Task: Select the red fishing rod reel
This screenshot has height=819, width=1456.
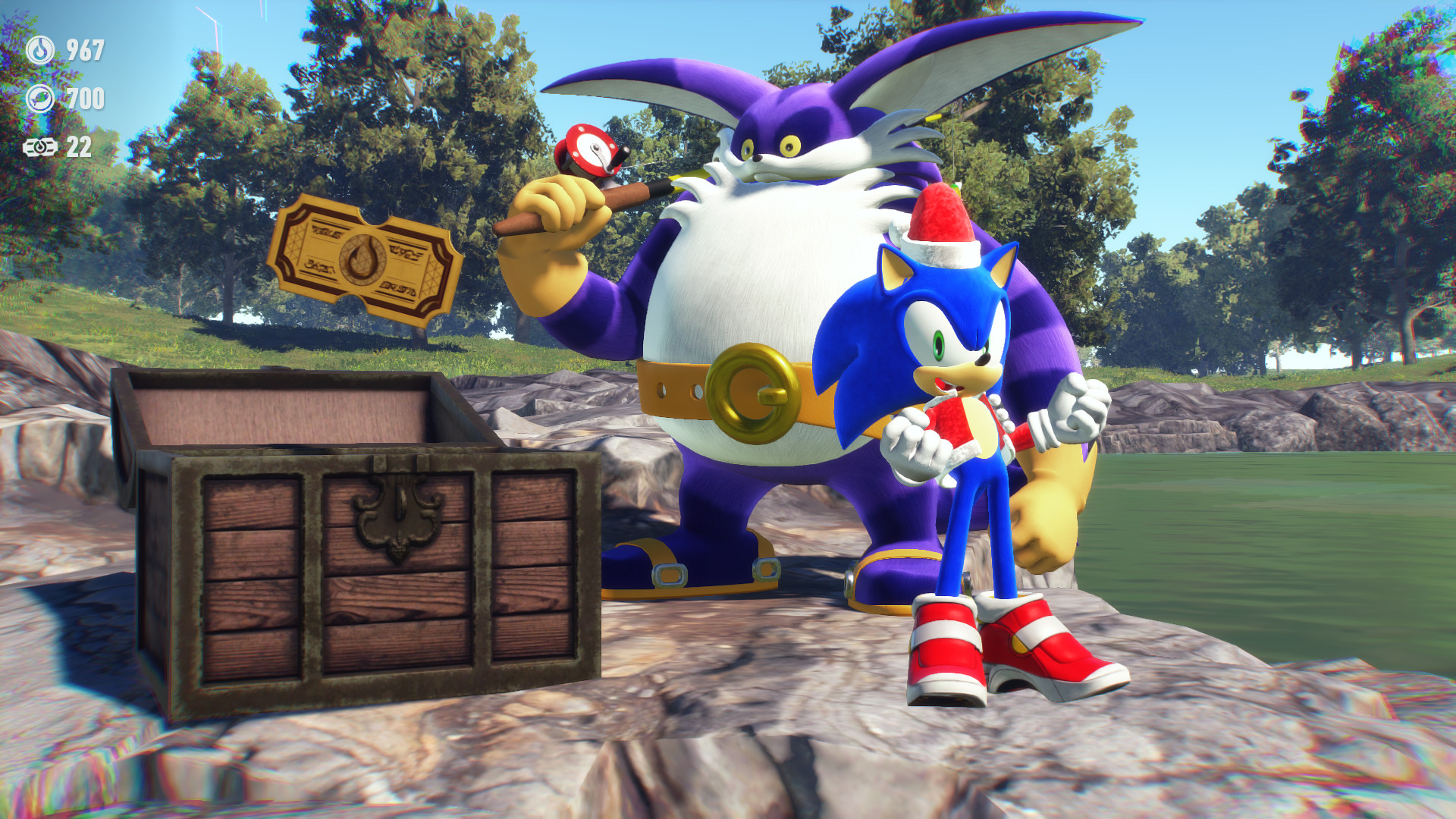Action: point(593,151)
